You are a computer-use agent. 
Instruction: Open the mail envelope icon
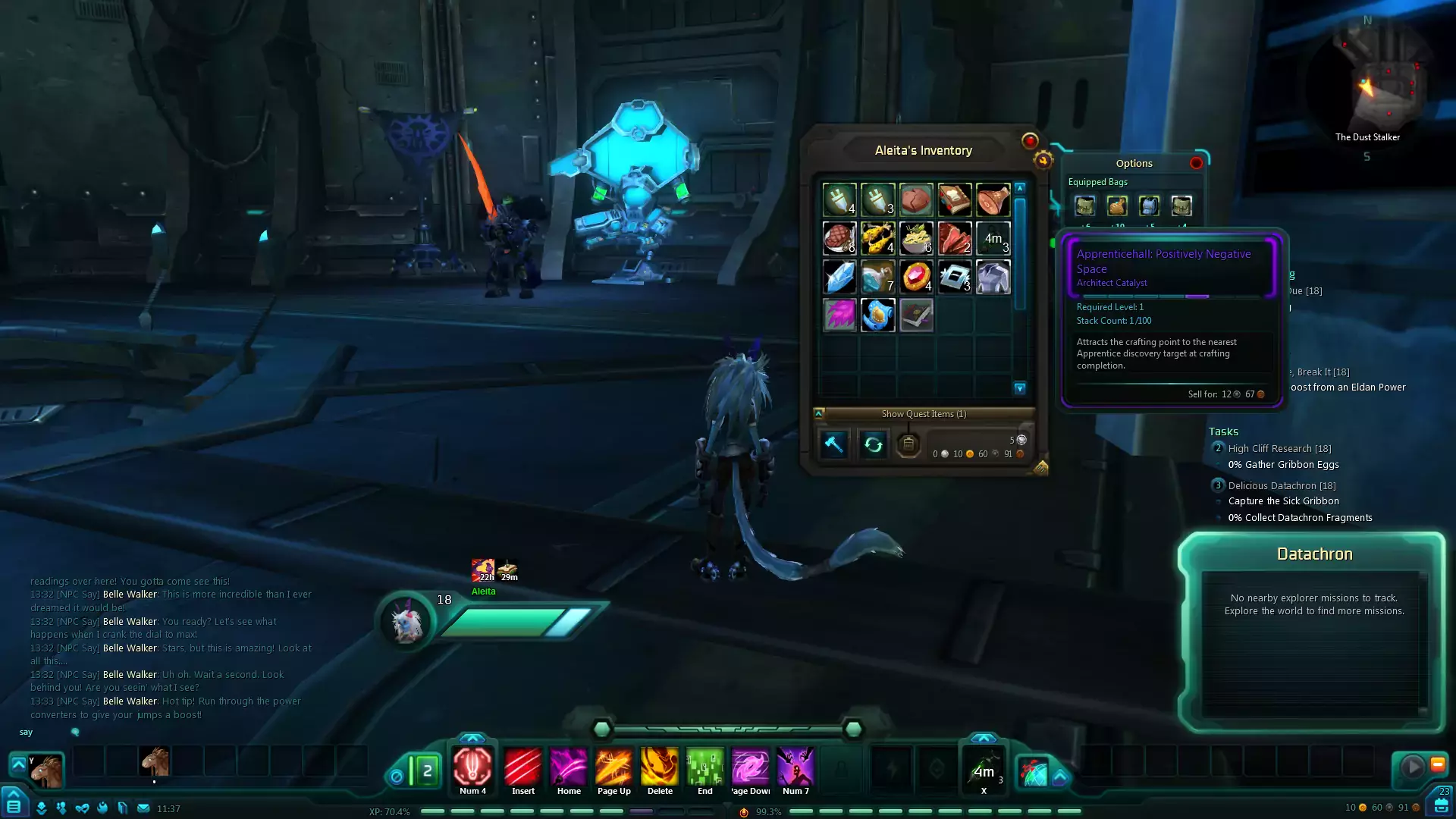coord(143,808)
